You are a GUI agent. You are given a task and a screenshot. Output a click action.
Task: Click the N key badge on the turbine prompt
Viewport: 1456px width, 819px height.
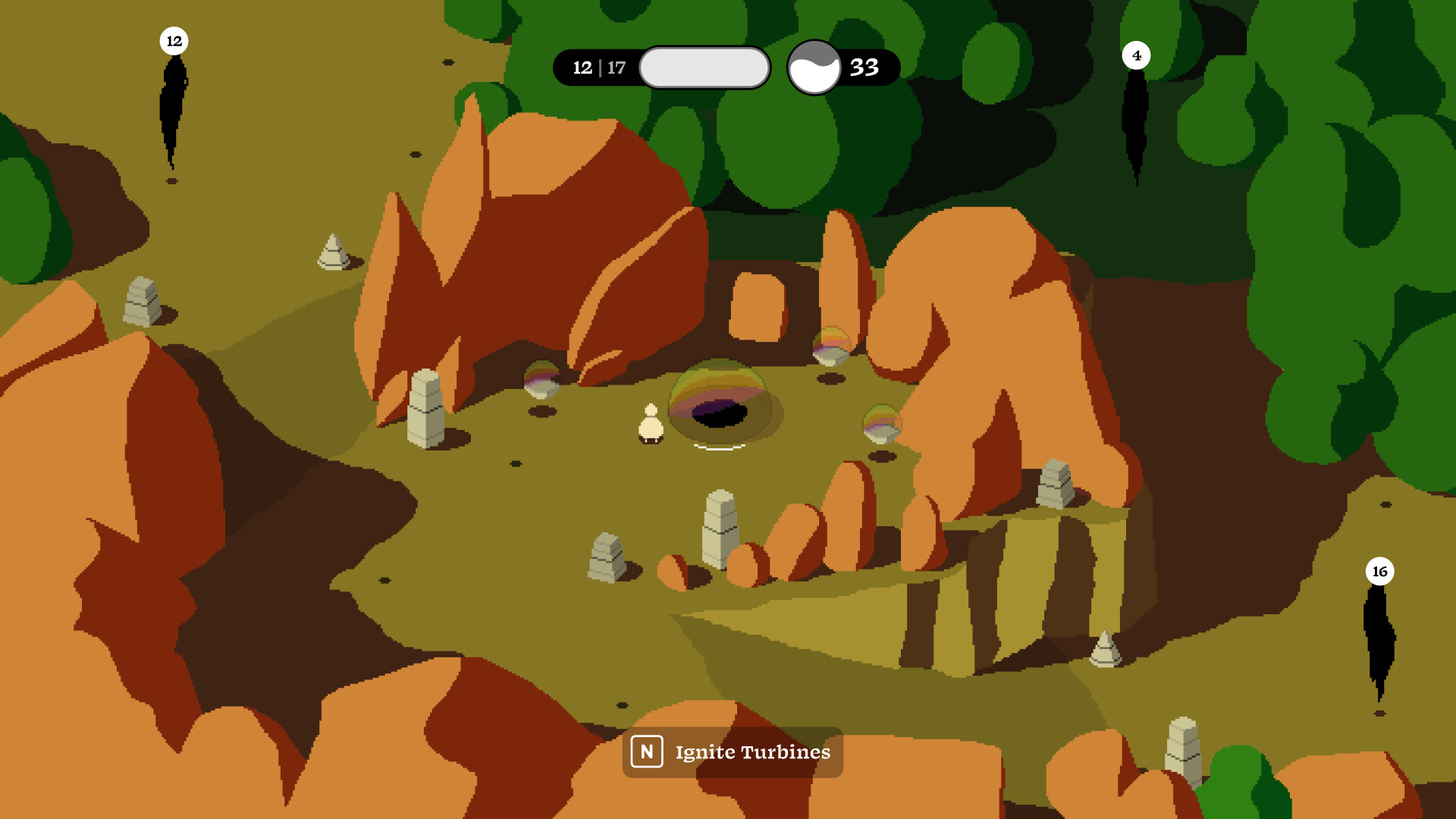647,752
